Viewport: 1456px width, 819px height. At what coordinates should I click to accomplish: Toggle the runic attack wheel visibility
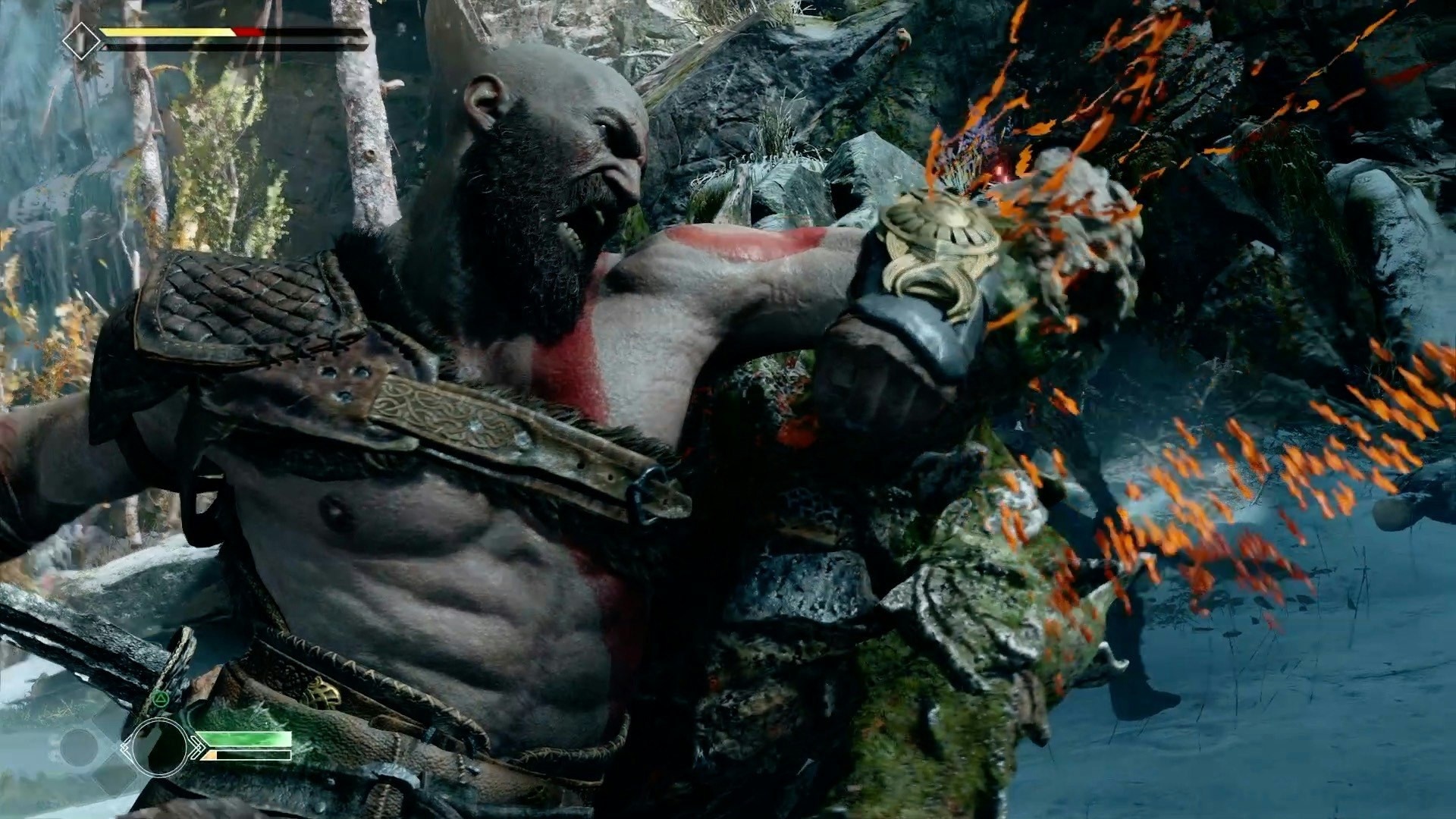pos(160,747)
